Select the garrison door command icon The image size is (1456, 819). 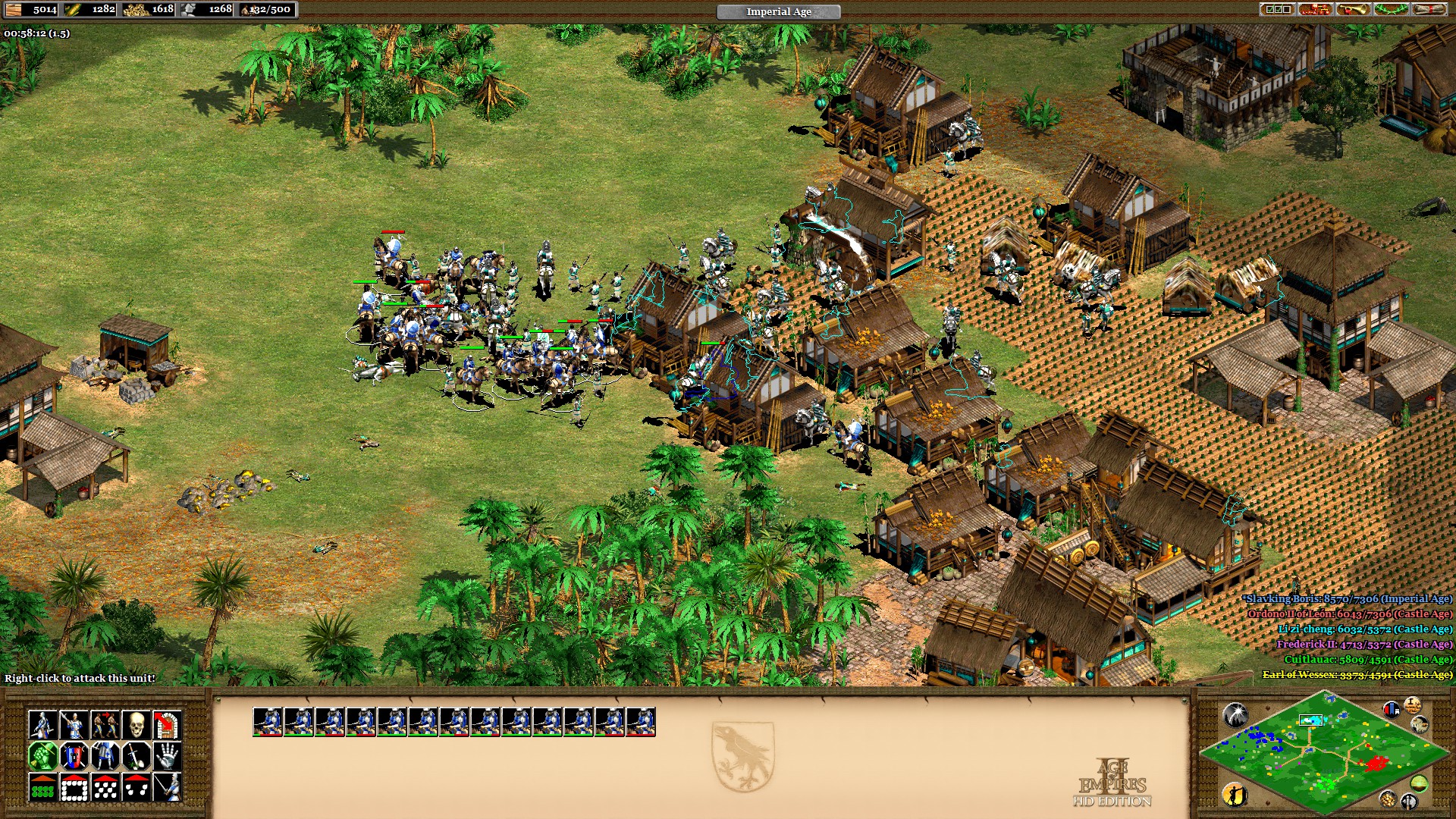167,725
